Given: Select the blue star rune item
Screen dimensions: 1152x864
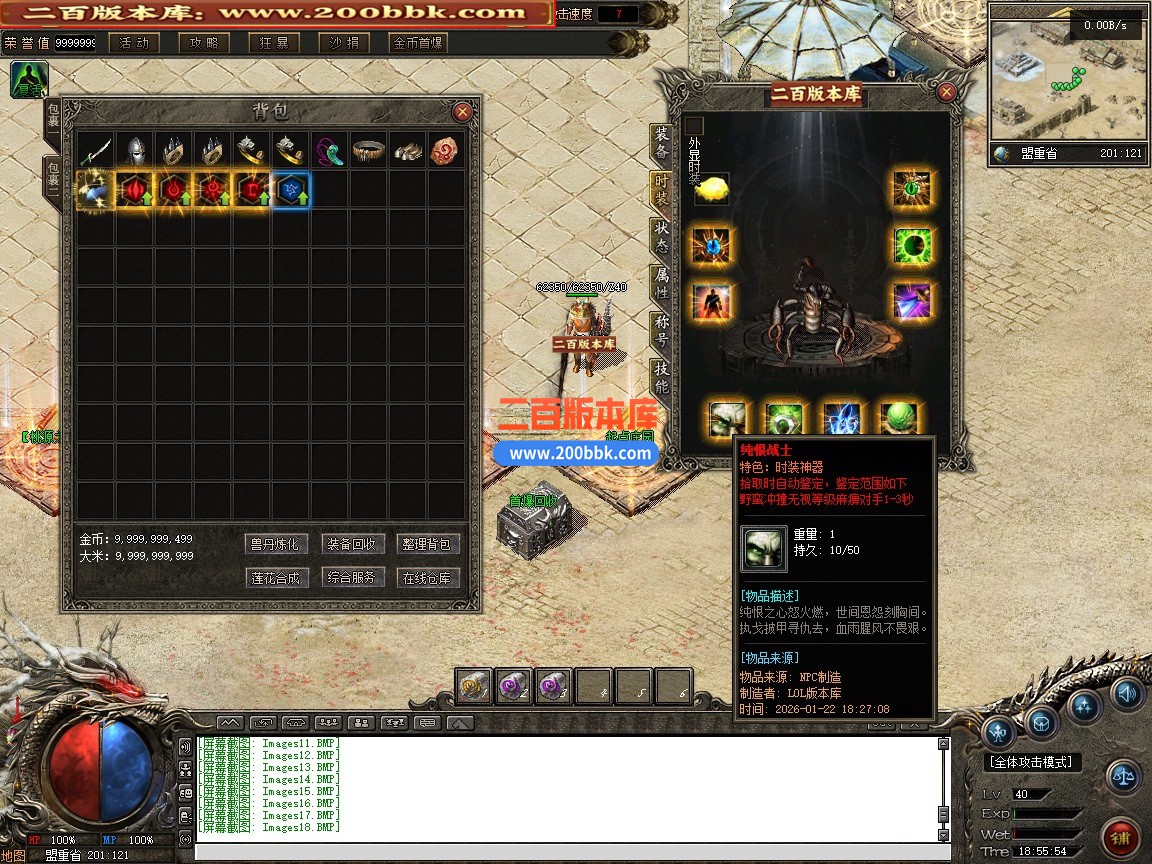Looking at the screenshot, I should (x=292, y=189).
